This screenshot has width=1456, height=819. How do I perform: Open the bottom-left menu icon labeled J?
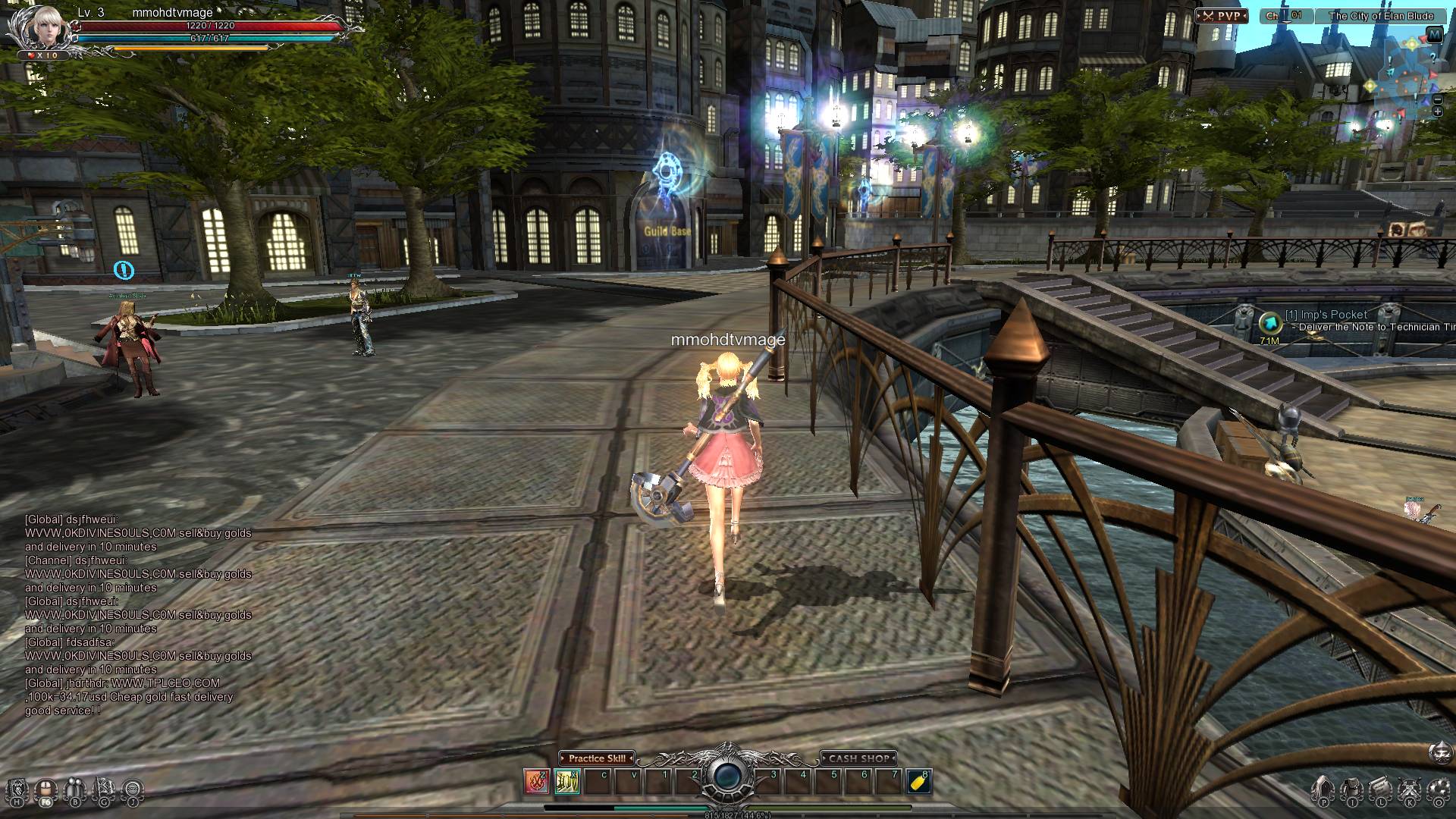point(133,790)
